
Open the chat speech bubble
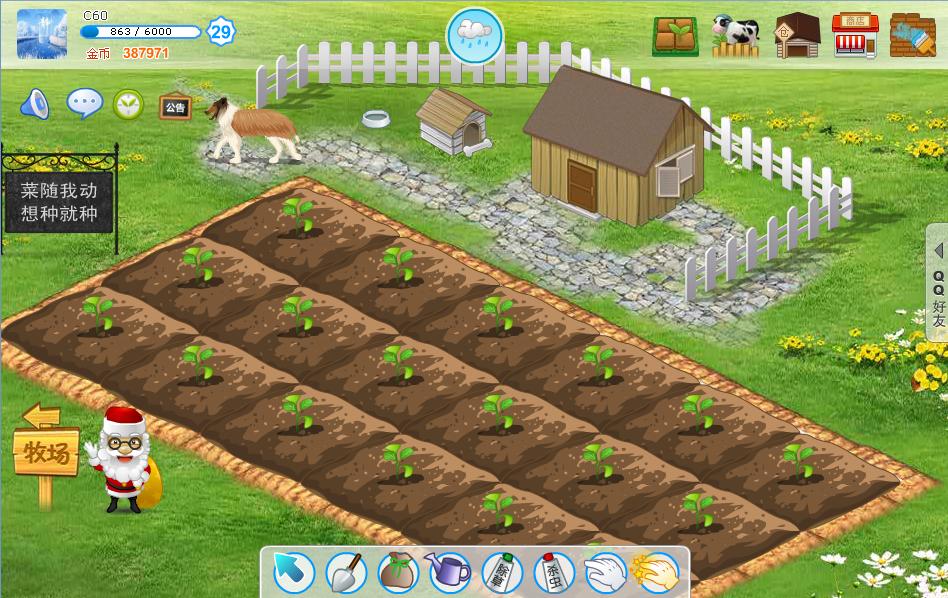pyautogui.click(x=84, y=103)
